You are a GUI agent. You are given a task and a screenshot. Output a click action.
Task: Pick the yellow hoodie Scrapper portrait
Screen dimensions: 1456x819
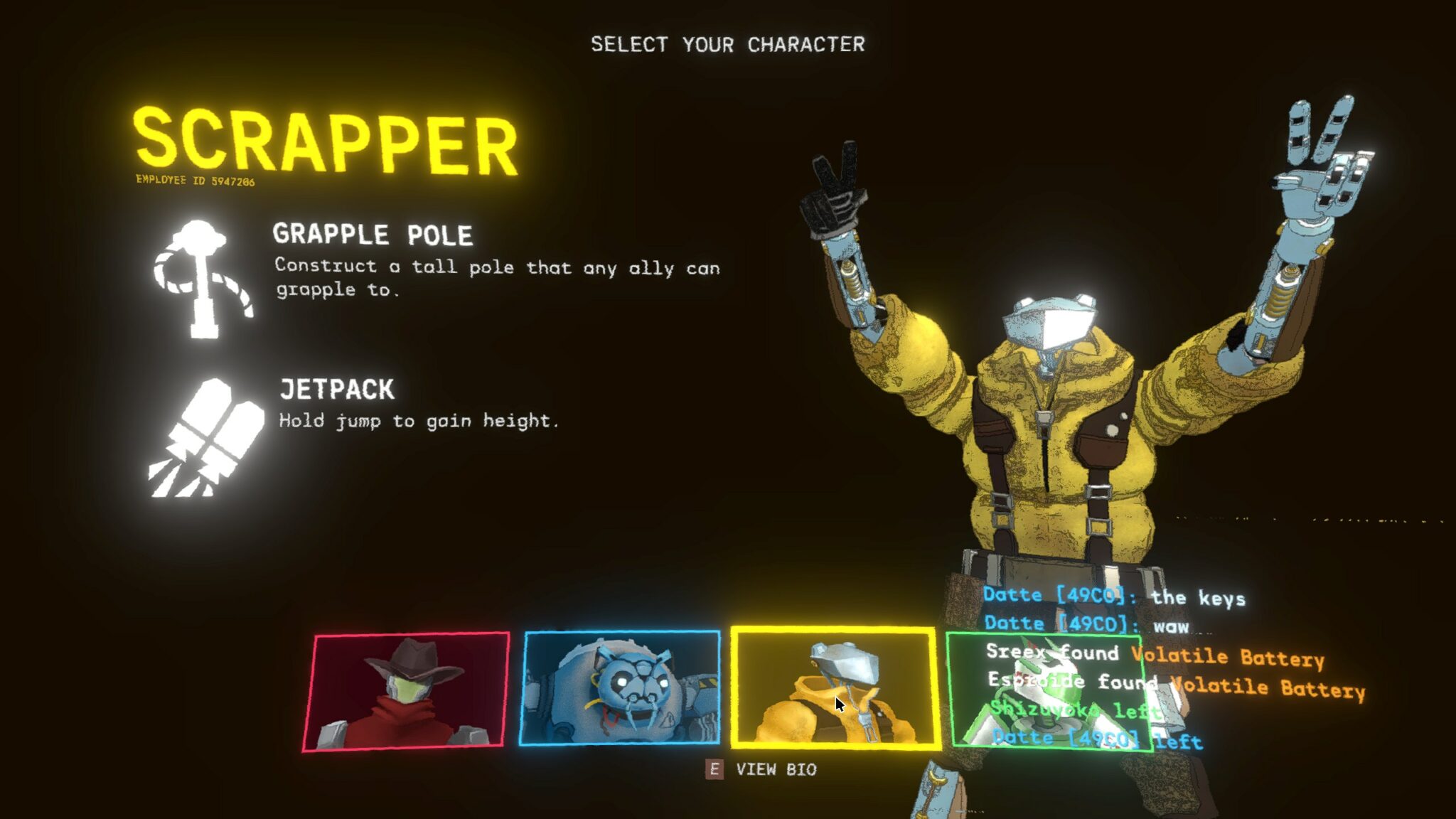pos(835,687)
